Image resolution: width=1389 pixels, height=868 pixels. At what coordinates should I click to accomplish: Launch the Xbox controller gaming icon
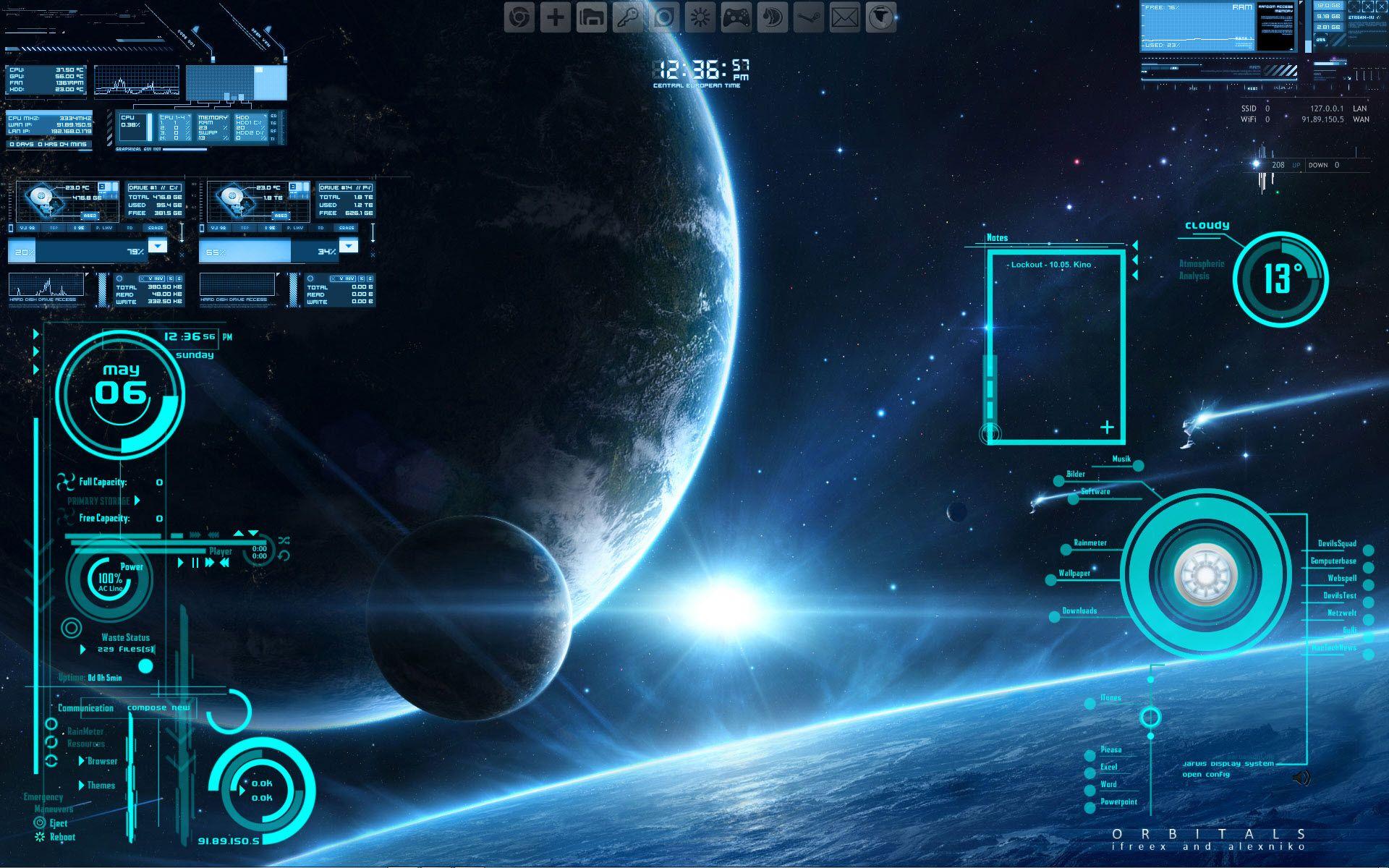coord(736,18)
